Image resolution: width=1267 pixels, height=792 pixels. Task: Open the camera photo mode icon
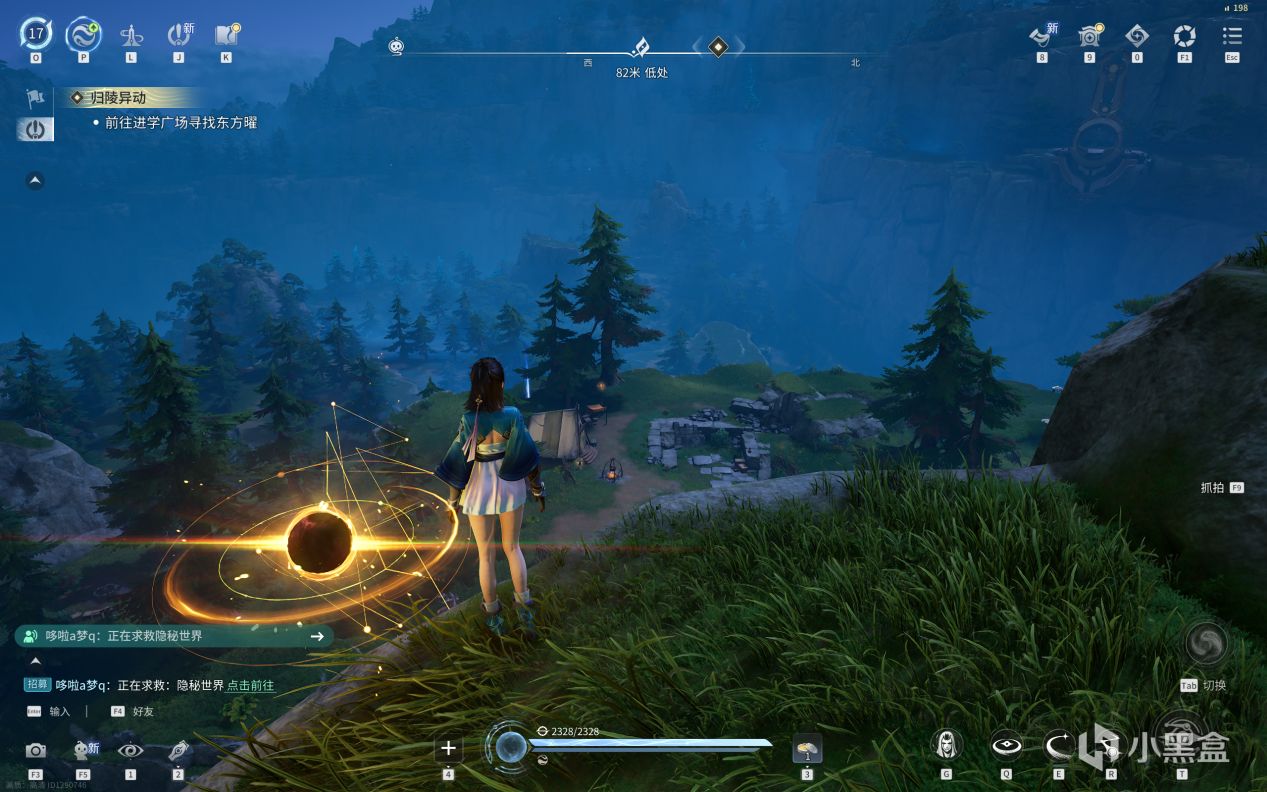36,750
